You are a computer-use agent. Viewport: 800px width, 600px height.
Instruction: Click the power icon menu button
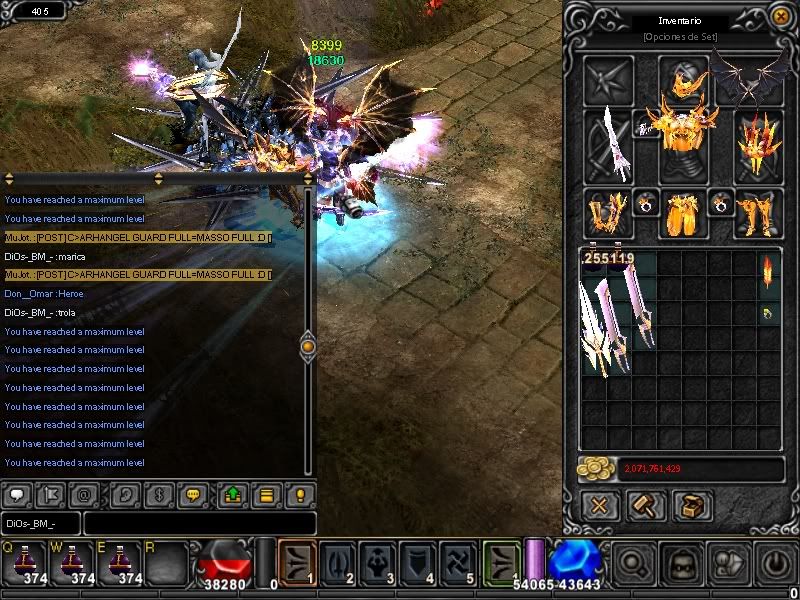[x=777, y=562]
